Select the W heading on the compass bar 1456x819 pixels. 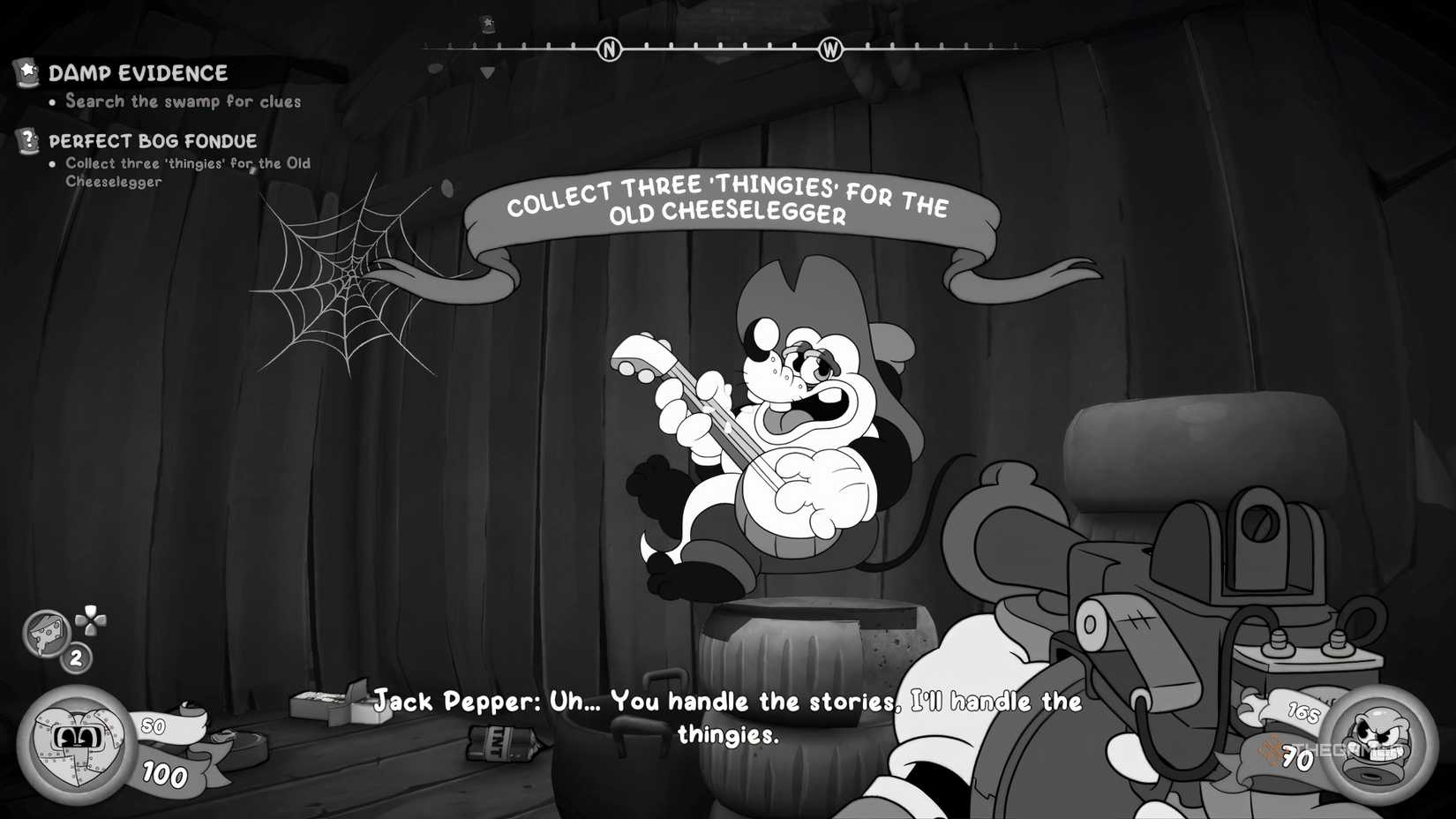pyautogui.click(x=830, y=50)
